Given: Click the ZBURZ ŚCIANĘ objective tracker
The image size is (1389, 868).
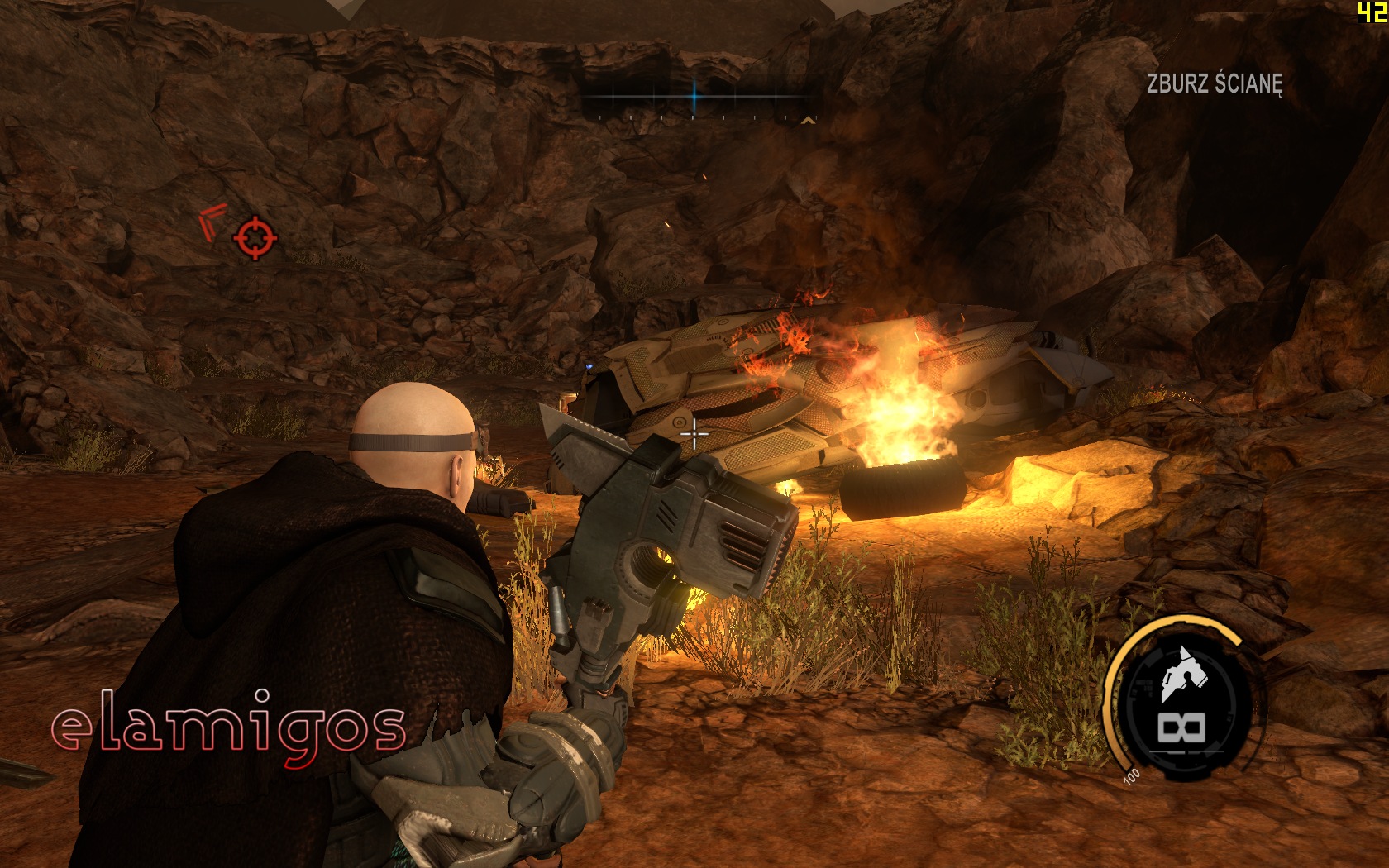Looking at the screenshot, I should [1214, 83].
